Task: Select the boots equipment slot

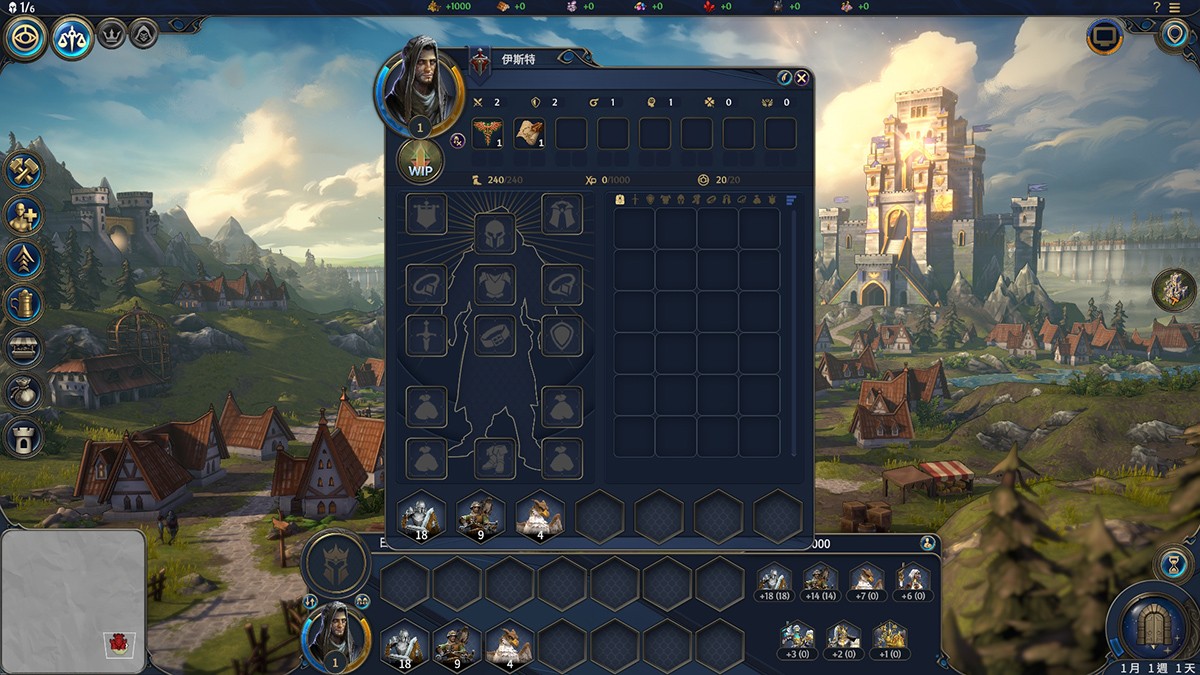Action: click(494, 458)
